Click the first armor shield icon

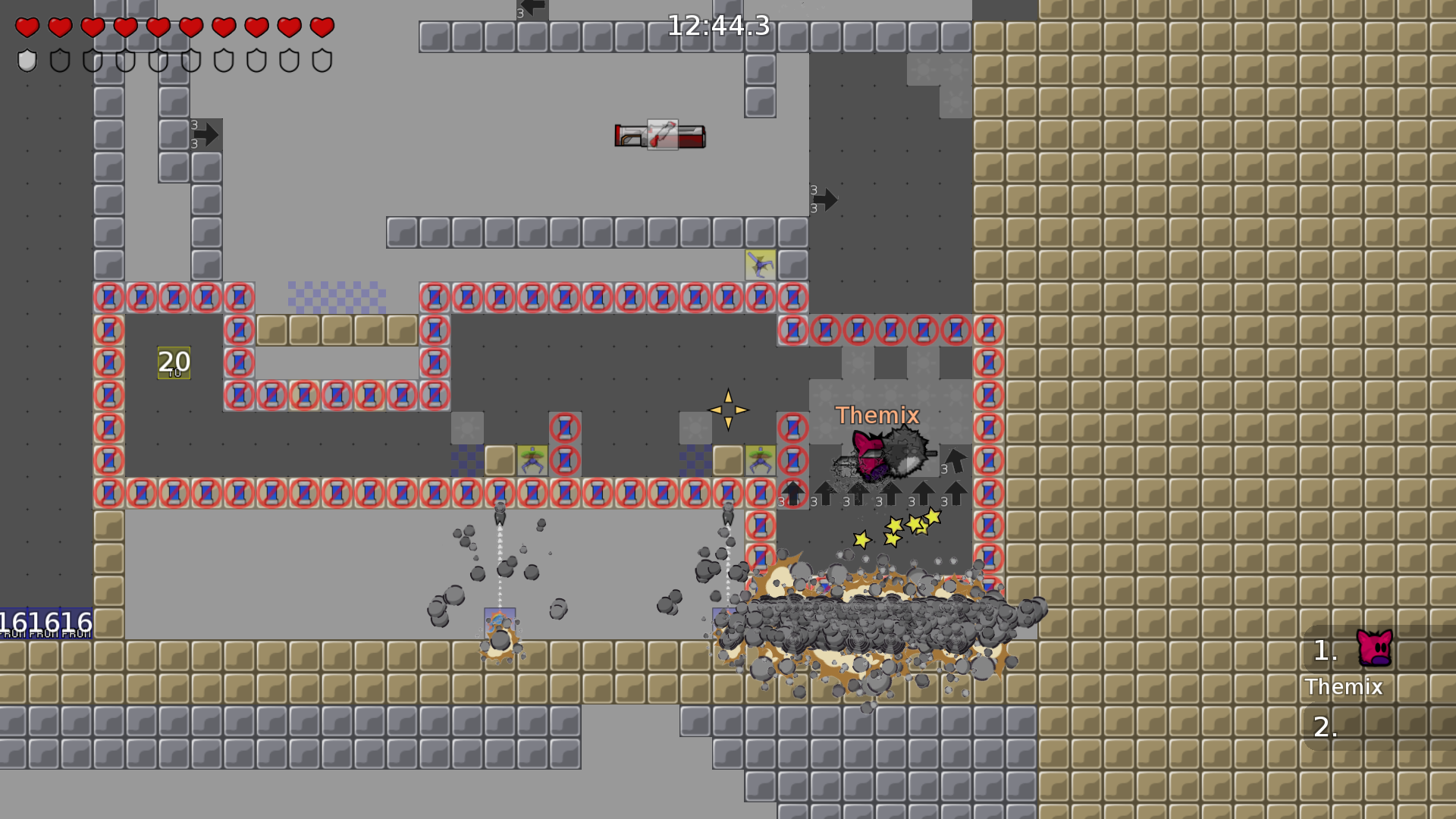coord(27,62)
